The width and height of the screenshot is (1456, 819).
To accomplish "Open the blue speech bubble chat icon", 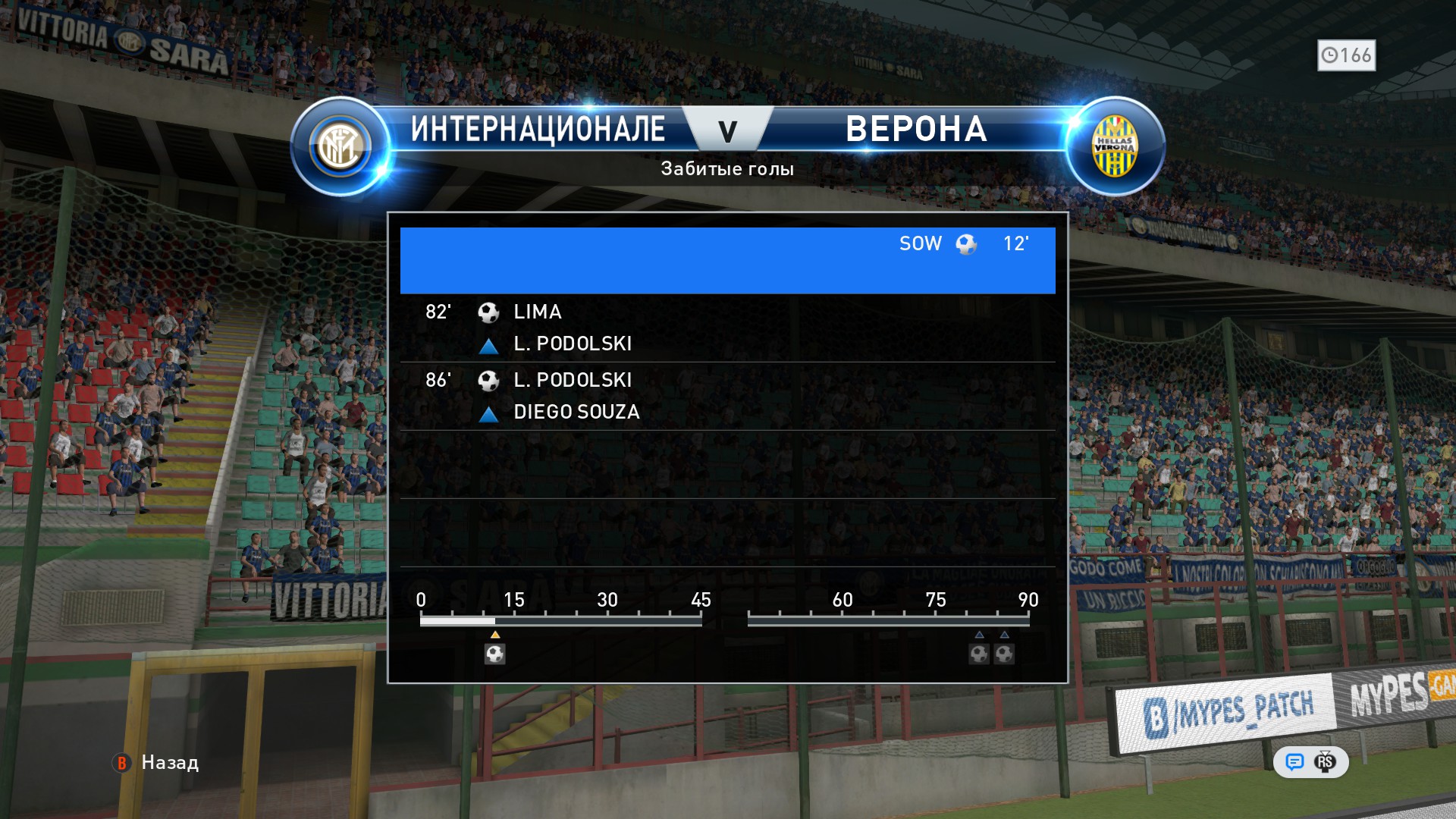I will [1294, 762].
